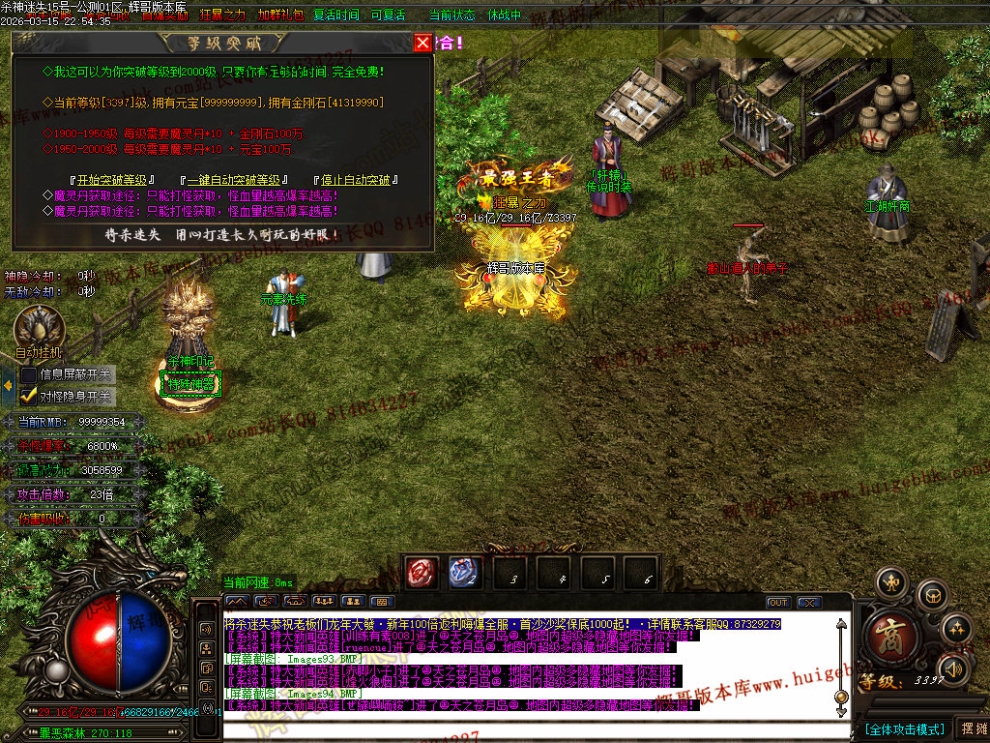Use the red skill in hotbar slot one
990x743 pixels.
tap(421, 572)
